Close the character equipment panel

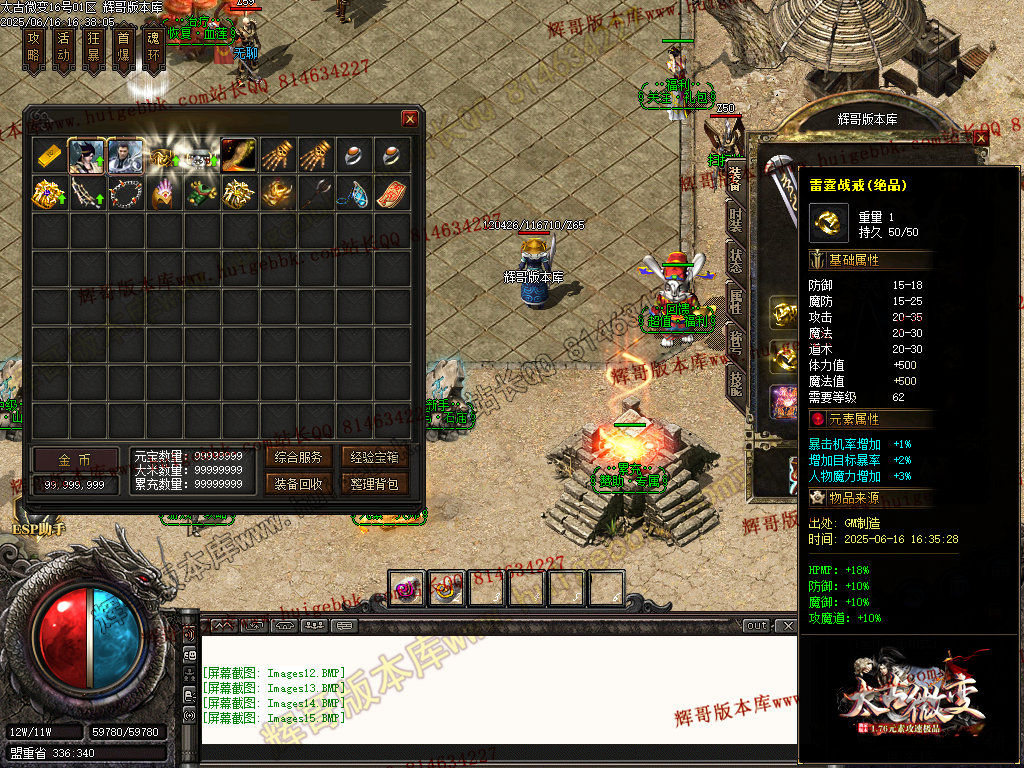coord(980,137)
